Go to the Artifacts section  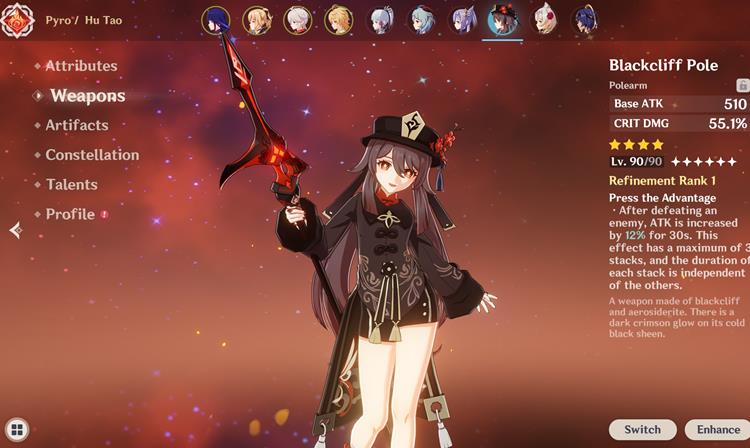point(76,125)
